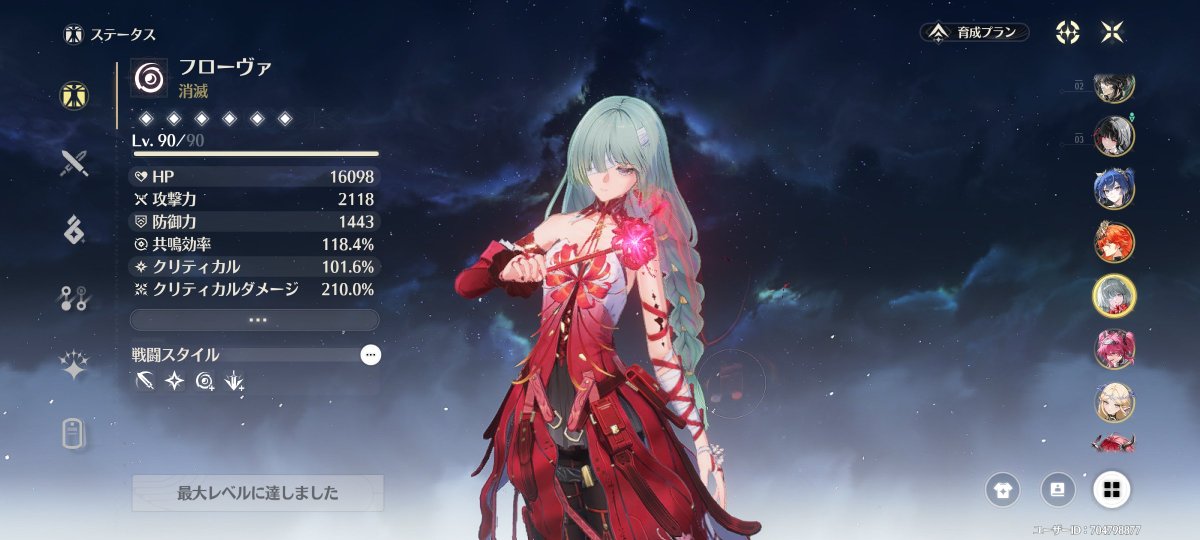Switch to the weapon tab with crossed swords
Viewport: 1200px width, 540px height.
click(x=75, y=163)
